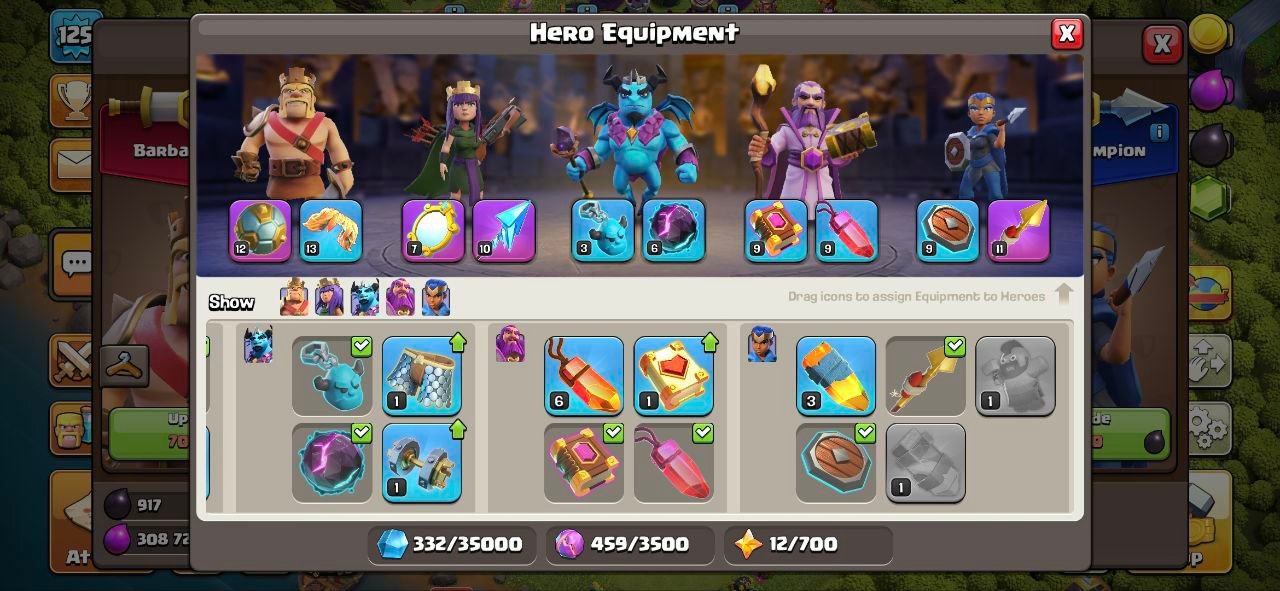Screen dimensions: 1280x591
Task: Filter equipment by Archer Queen portrait
Action: tap(329, 298)
